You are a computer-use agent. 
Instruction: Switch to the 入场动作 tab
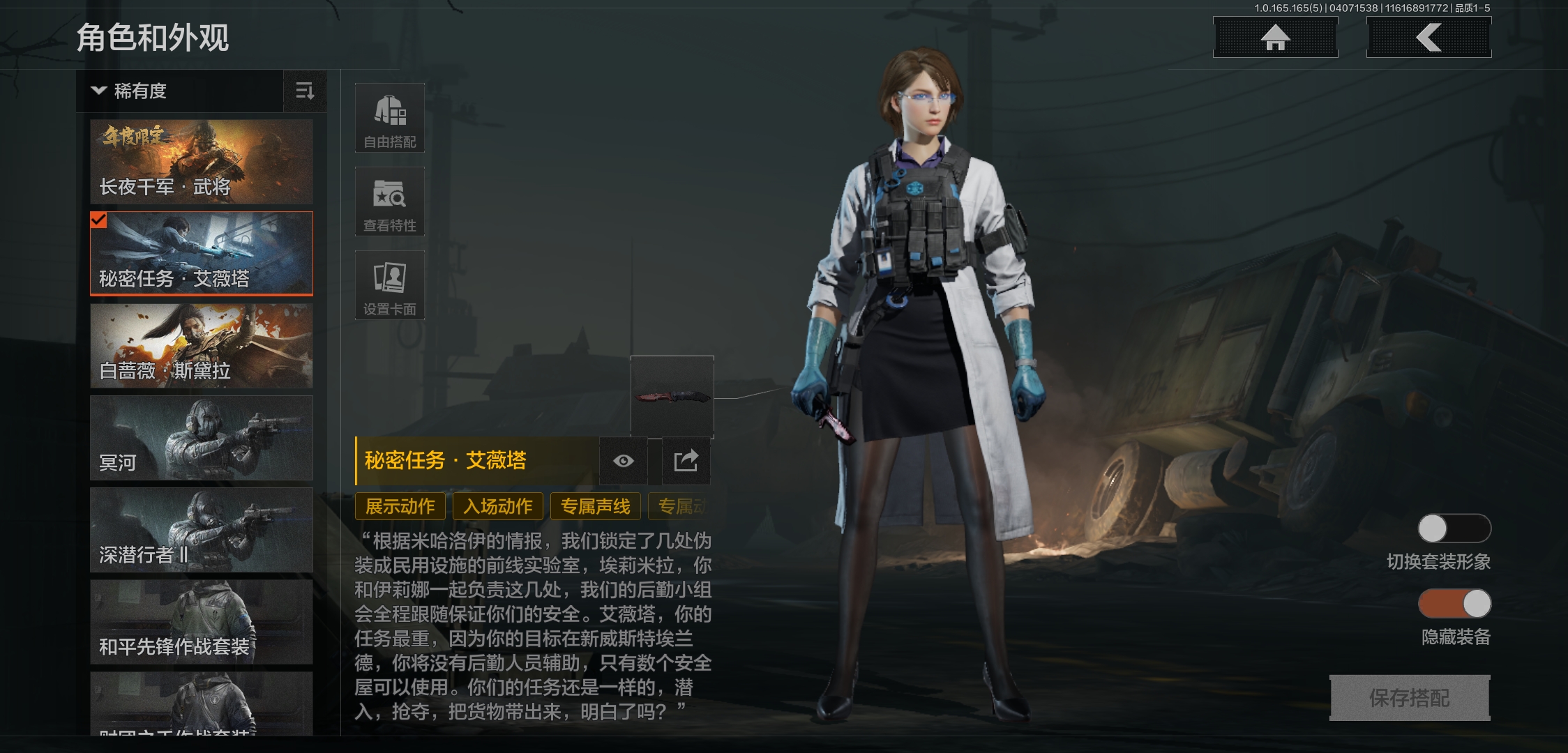[x=498, y=507]
